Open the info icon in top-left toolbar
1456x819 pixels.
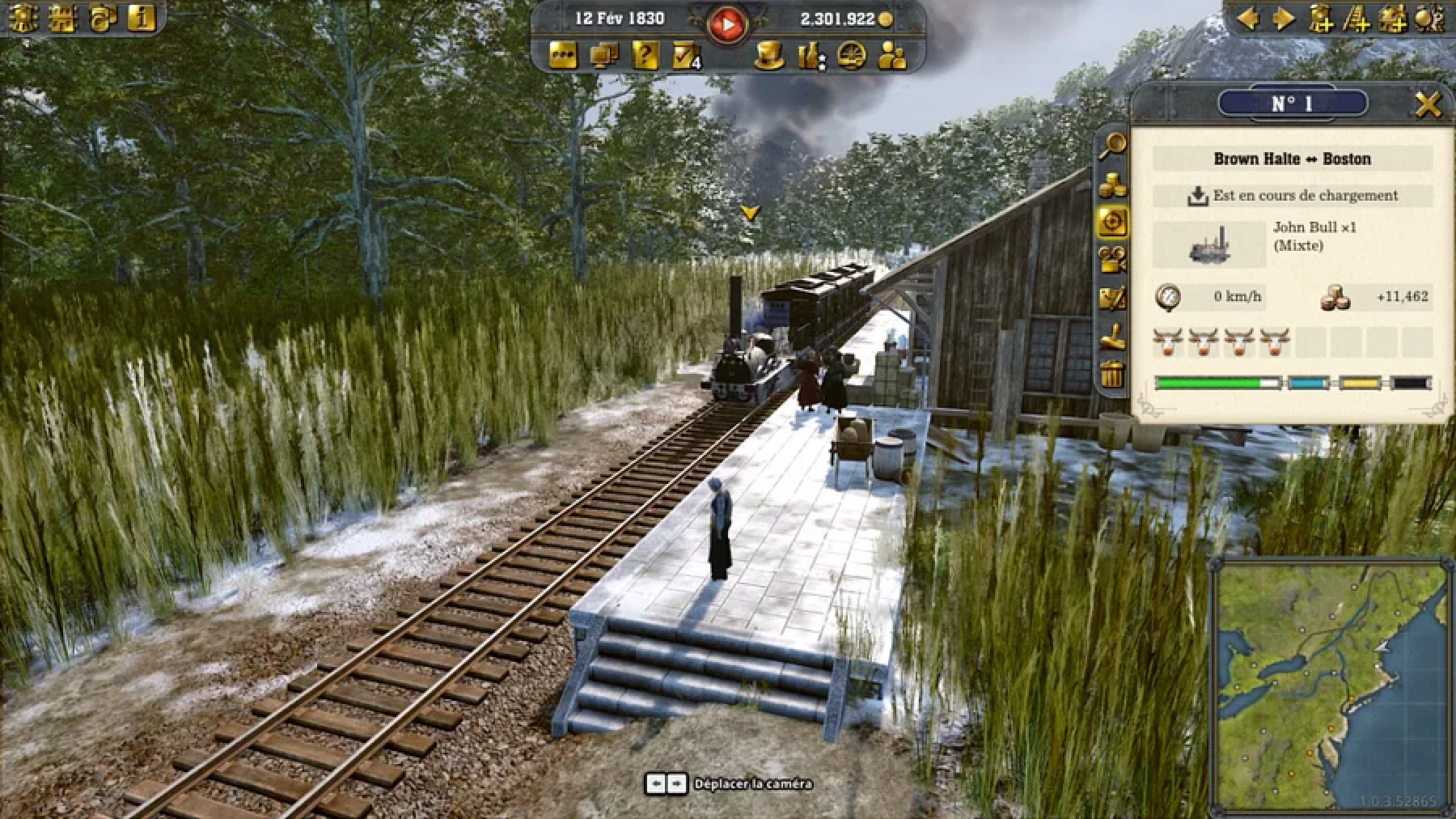coord(142,18)
